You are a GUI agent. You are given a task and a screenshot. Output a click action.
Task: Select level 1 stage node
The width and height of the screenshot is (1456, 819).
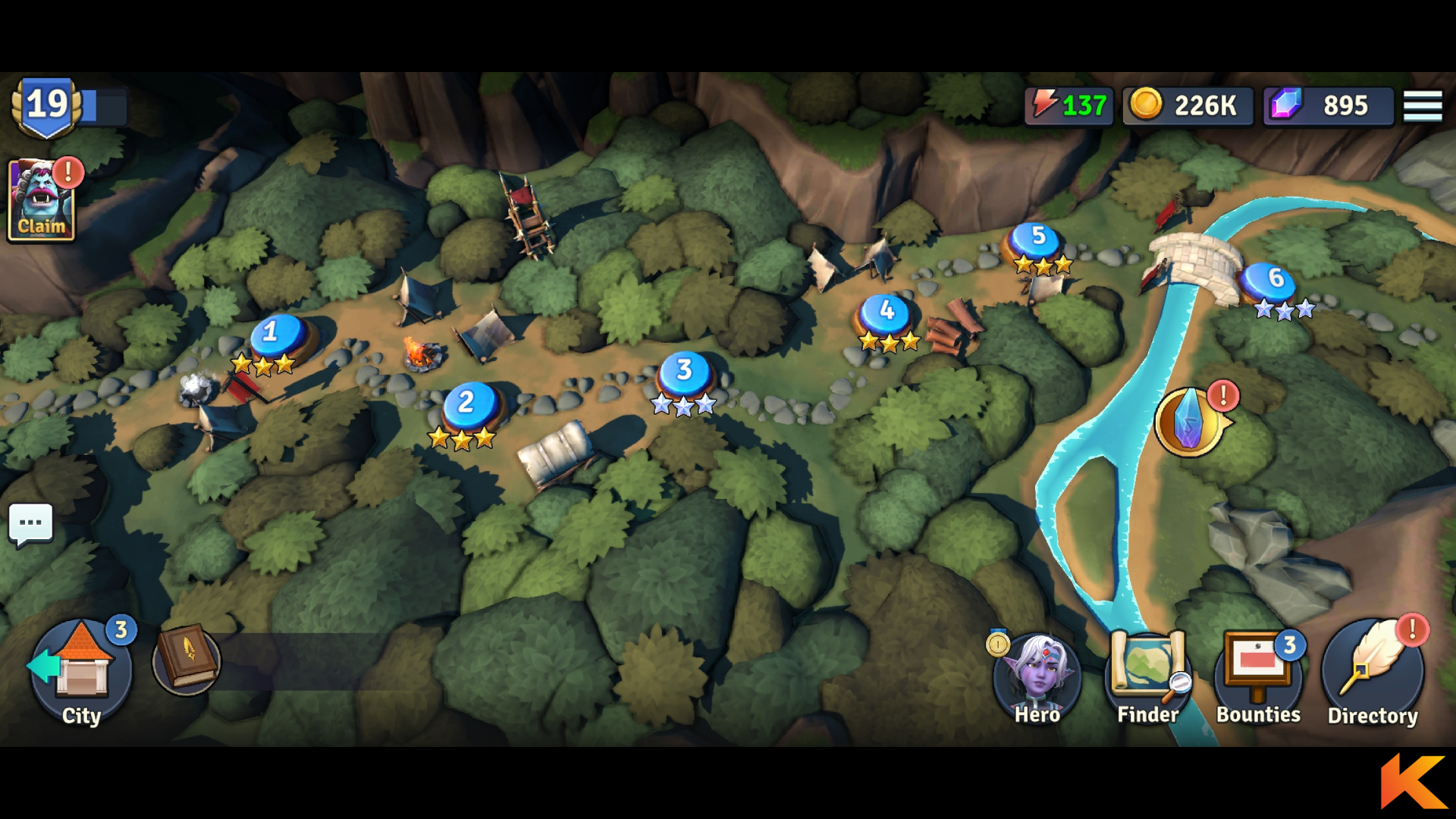click(x=278, y=335)
